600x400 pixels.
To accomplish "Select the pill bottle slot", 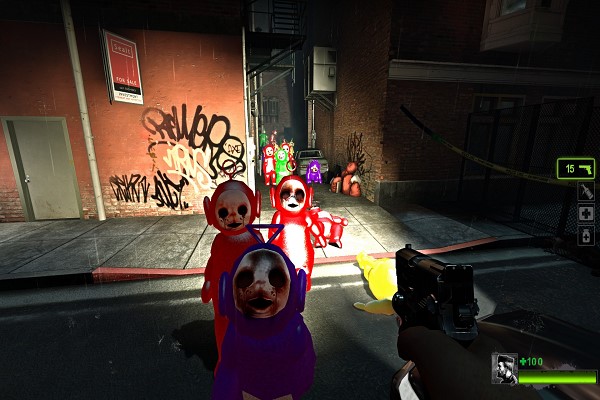I will [x=586, y=236].
